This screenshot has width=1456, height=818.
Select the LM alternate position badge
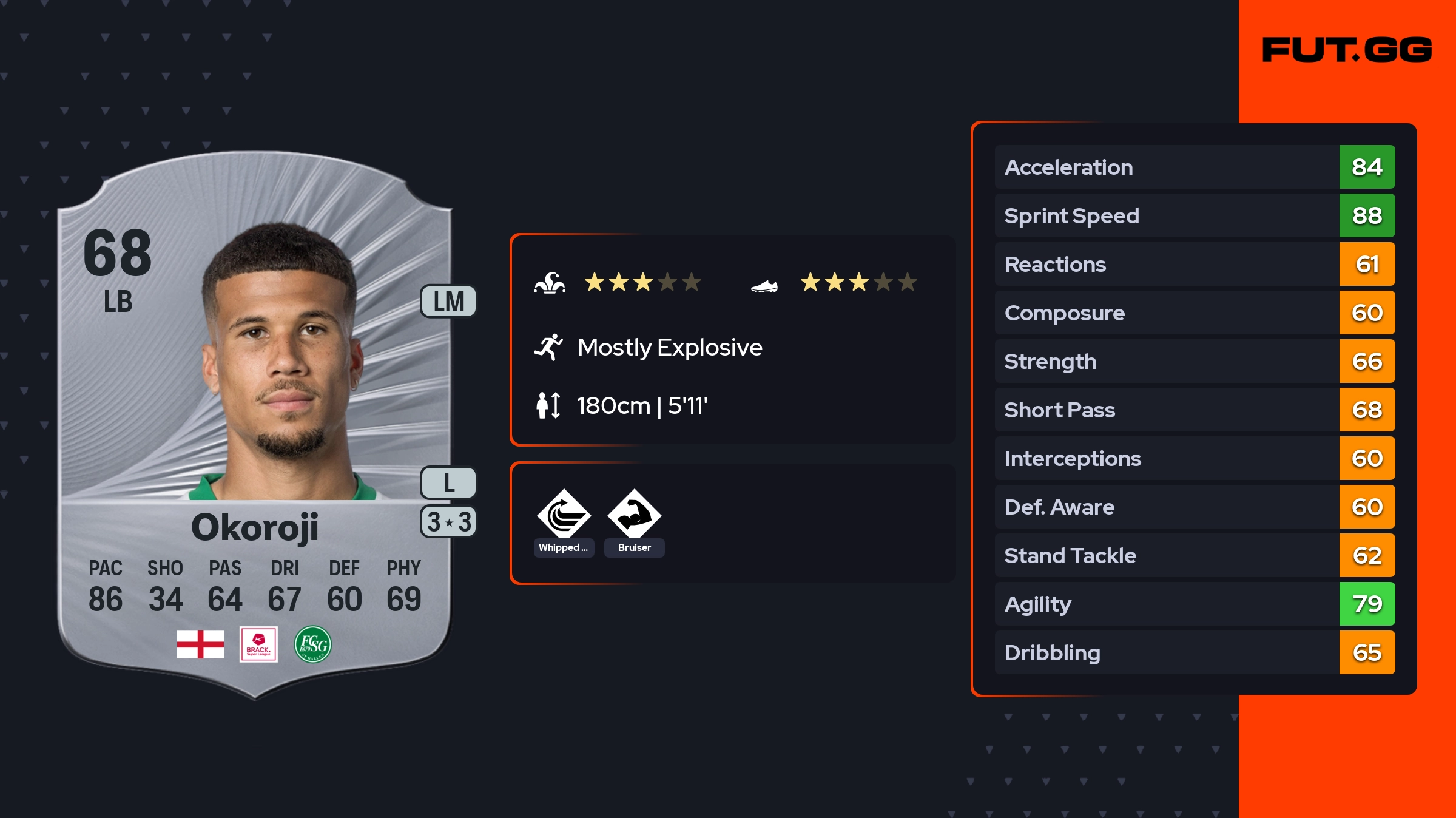(448, 302)
